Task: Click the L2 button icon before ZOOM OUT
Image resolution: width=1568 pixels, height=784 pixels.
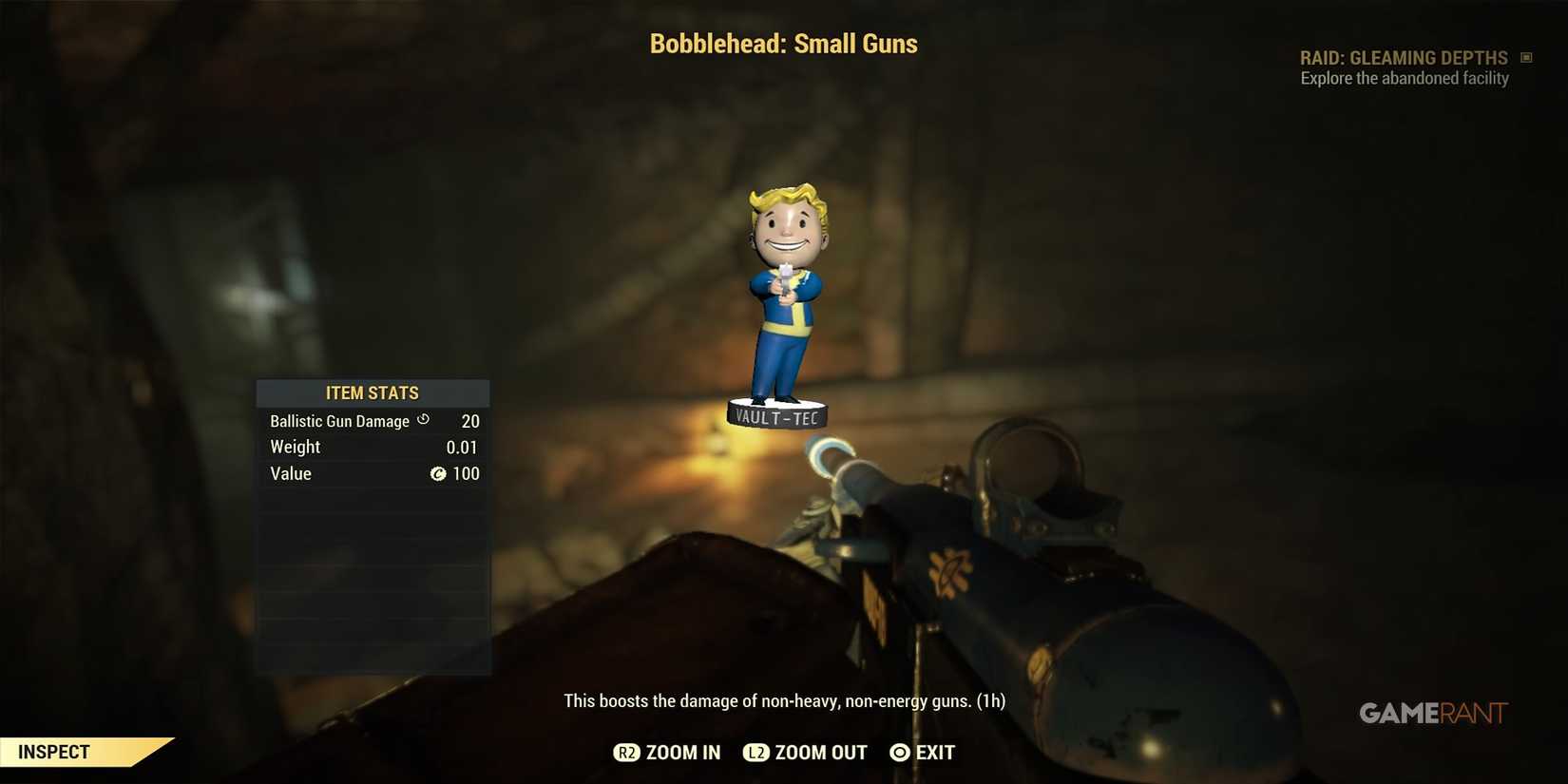Action: pyautogui.click(x=756, y=752)
